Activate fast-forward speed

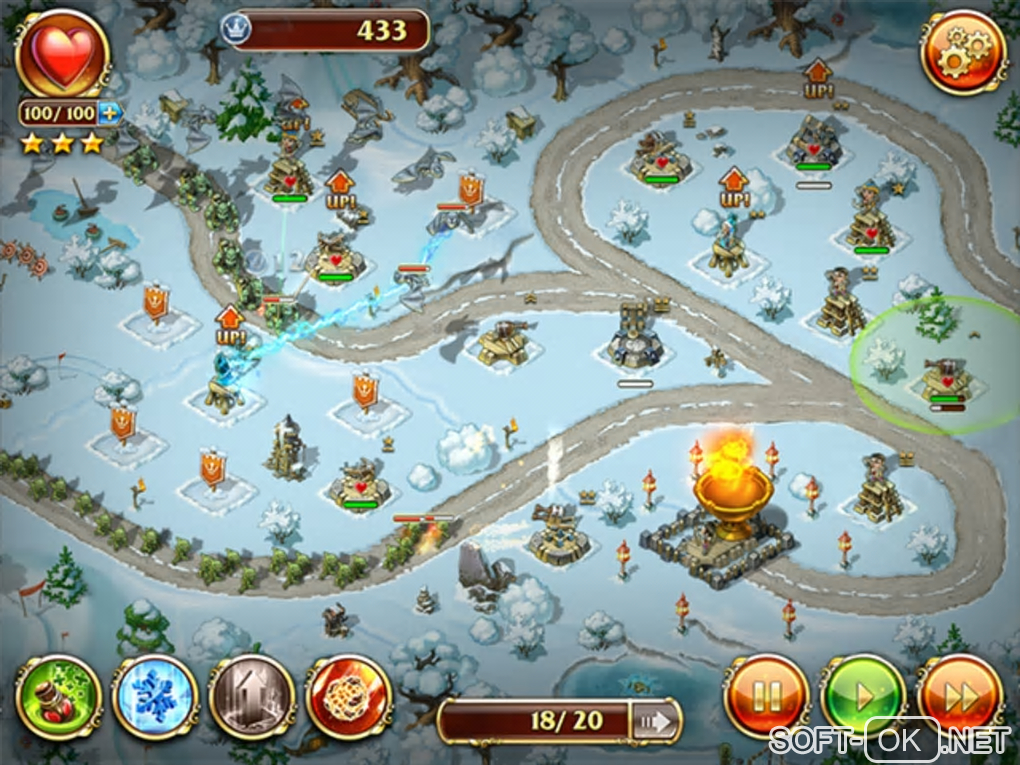click(959, 697)
